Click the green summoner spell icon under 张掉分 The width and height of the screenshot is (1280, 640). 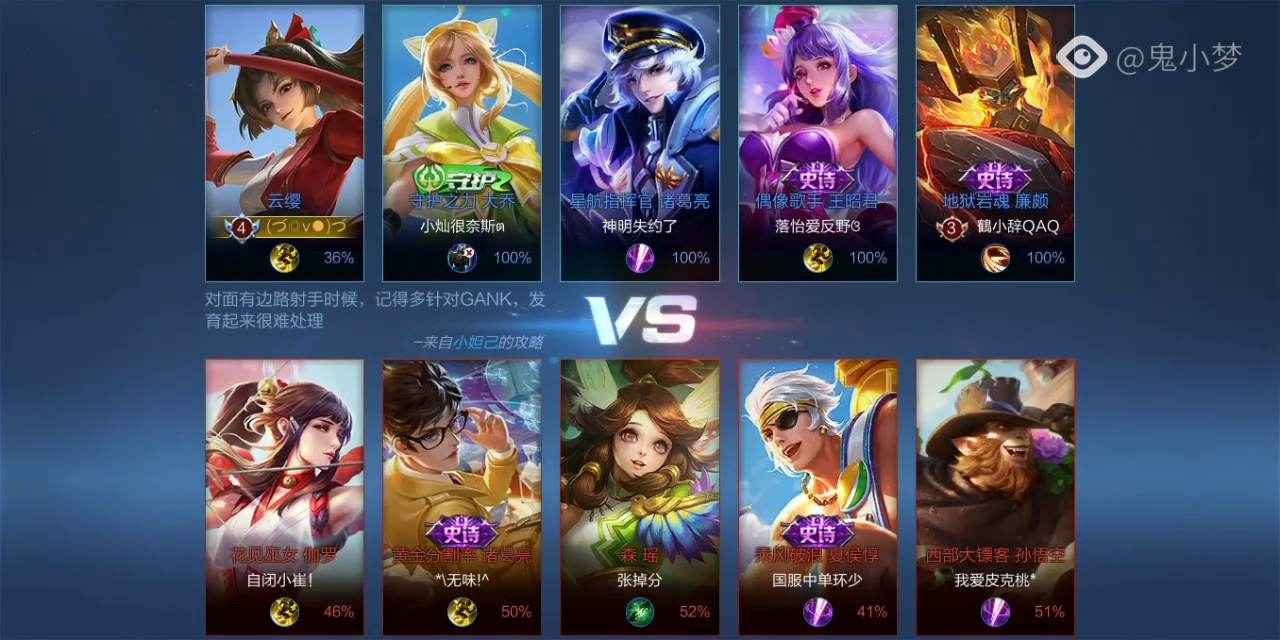[x=640, y=611]
